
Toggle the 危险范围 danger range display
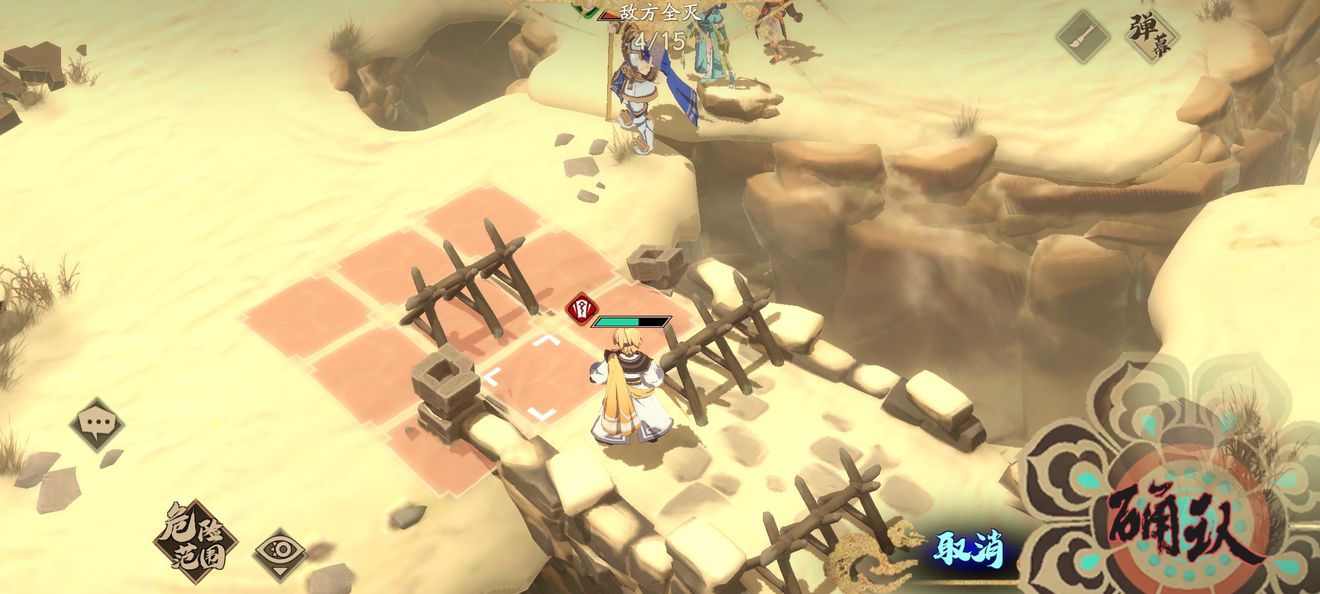195,542
